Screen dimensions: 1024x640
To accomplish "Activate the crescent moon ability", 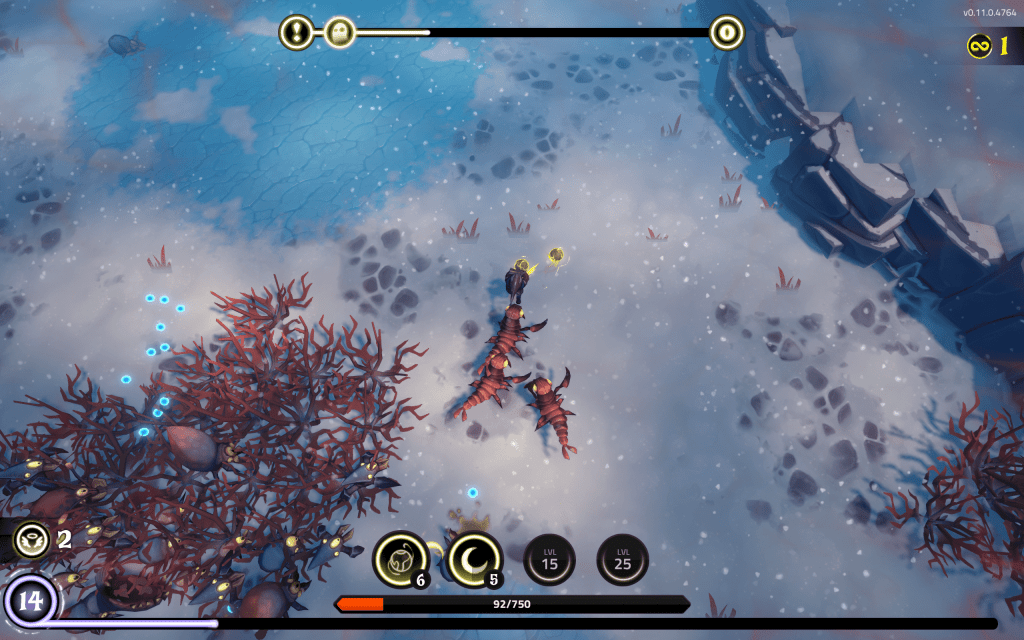I will tap(474, 558).
